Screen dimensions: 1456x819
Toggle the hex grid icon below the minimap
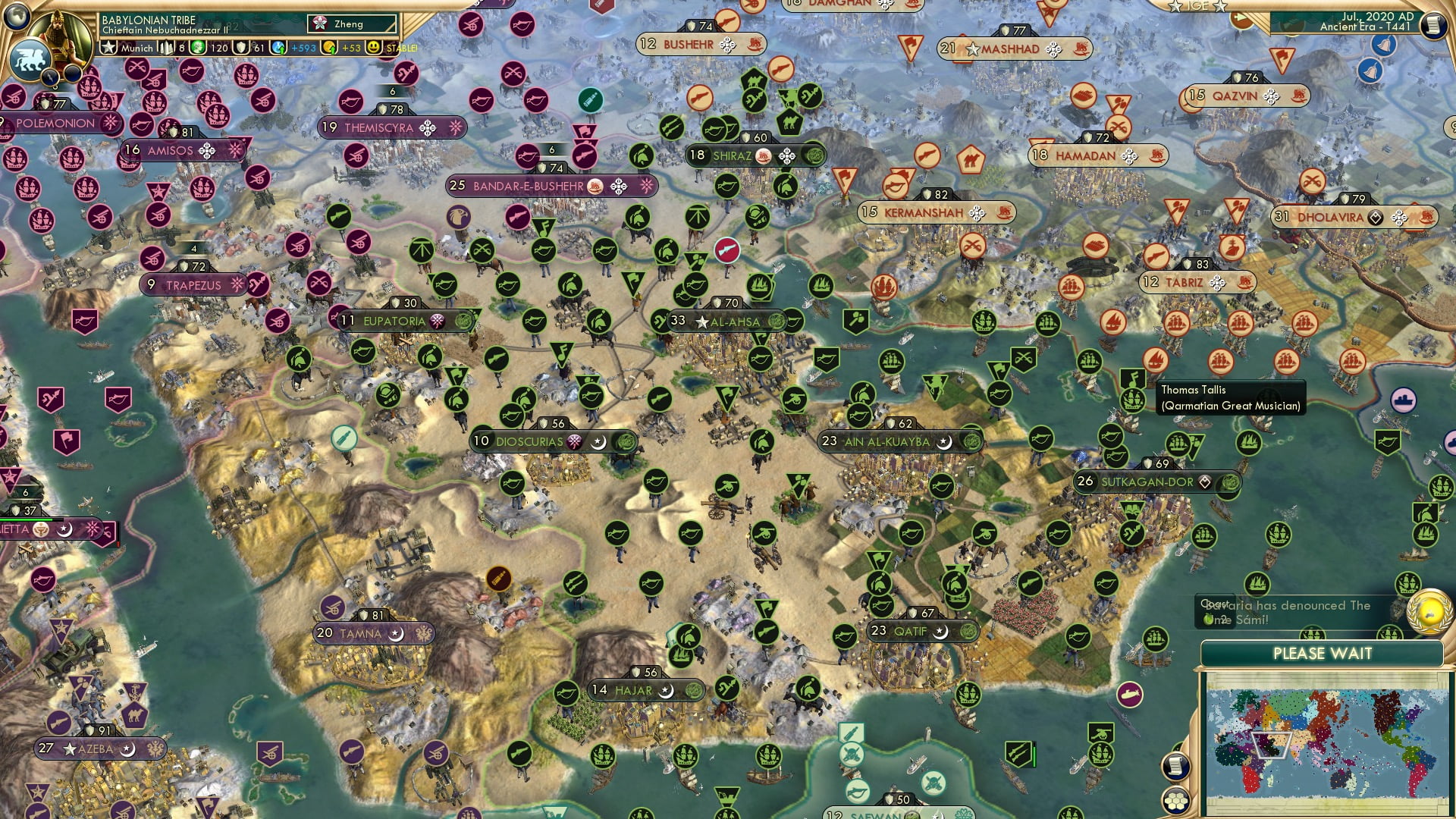(x=1176, y=801)
